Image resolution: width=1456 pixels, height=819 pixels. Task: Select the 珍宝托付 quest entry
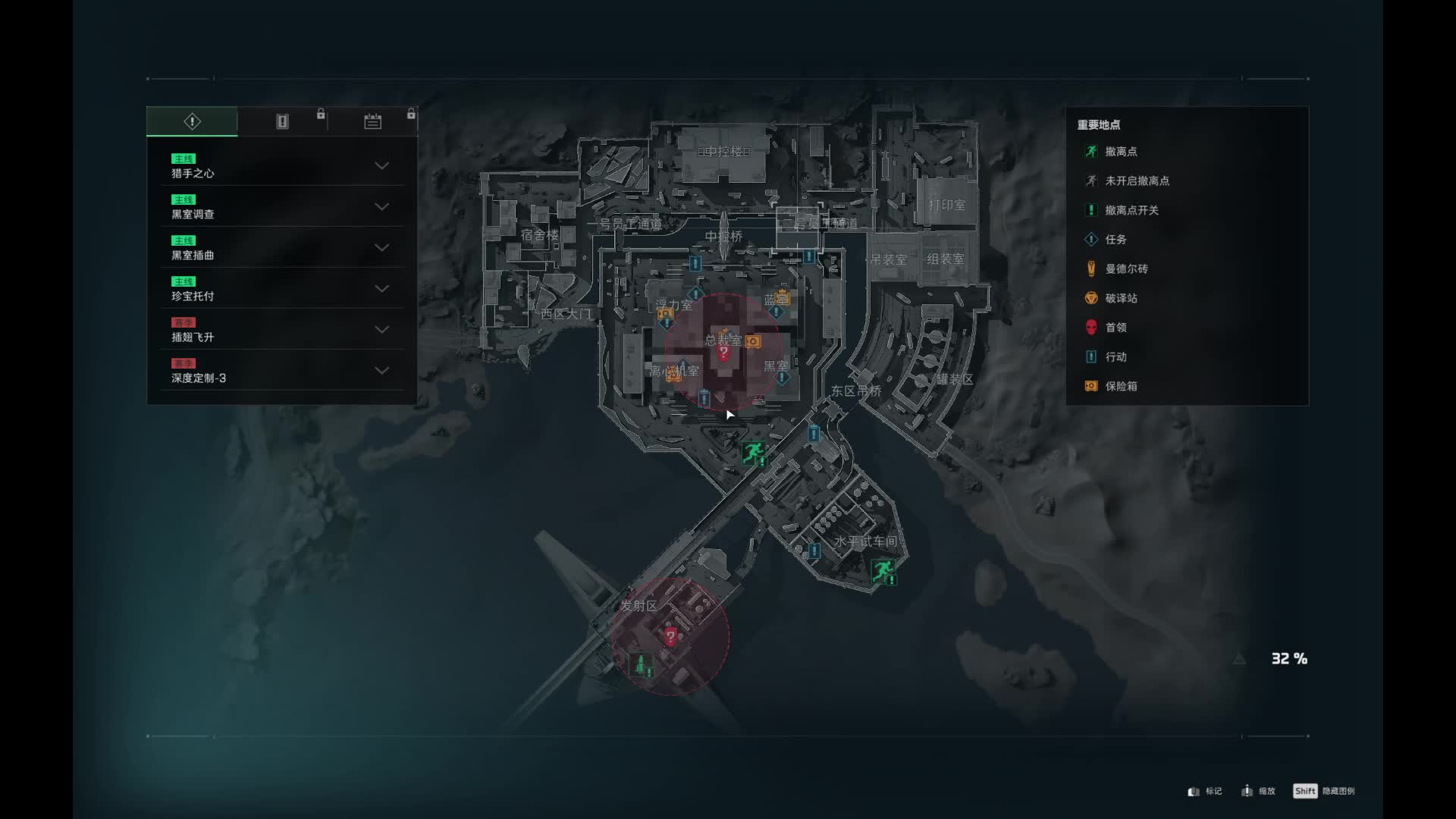(x=281, y=289)
